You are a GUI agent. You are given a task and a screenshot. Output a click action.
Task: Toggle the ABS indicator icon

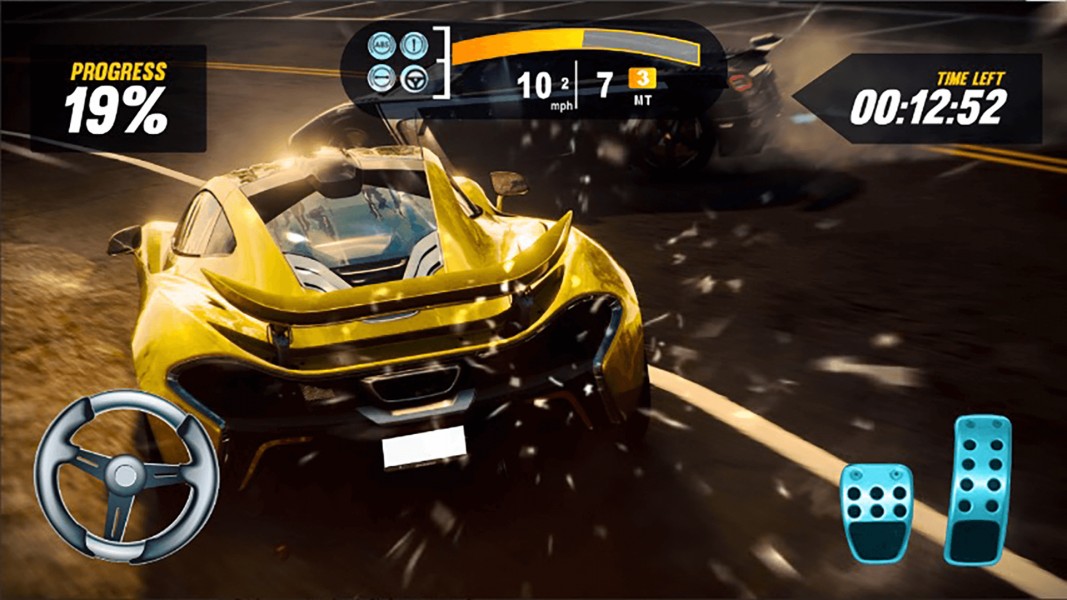point(383,45)
